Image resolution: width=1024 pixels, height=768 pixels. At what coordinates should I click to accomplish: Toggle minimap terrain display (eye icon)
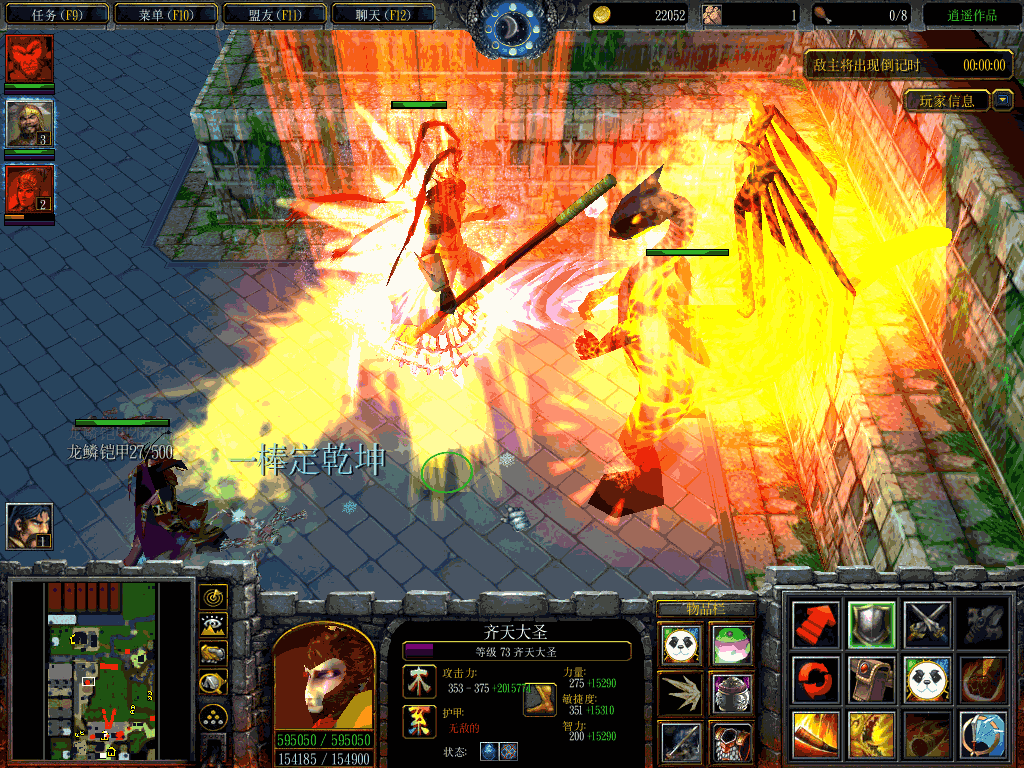coord(213,626)
